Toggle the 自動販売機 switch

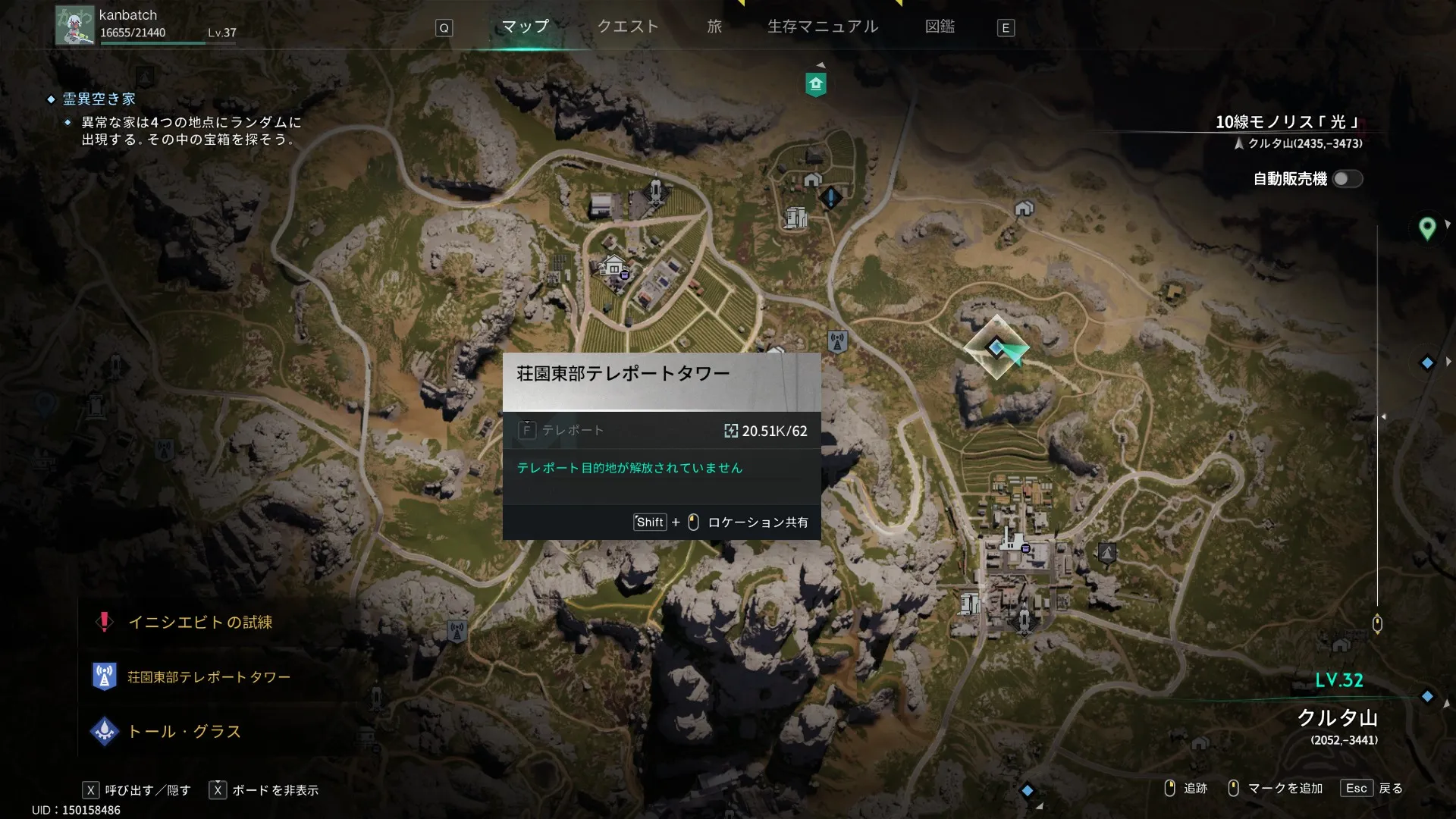pyautogui.click(x=1347, y=179)
